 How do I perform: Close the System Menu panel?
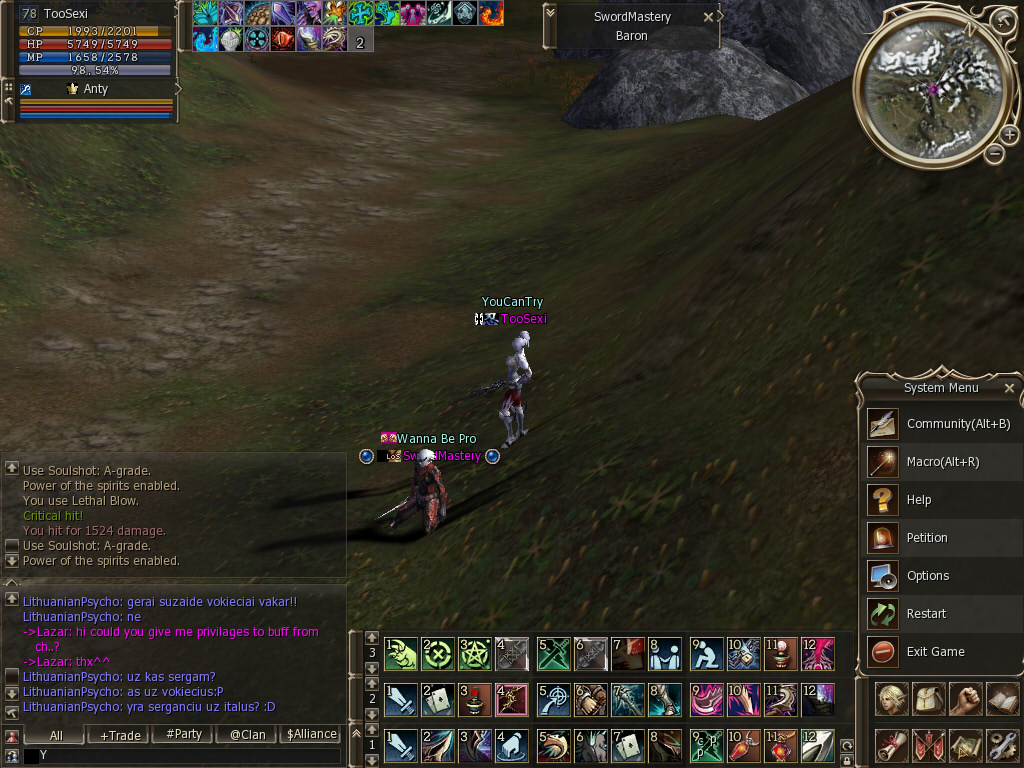(x=1009, y=388)
